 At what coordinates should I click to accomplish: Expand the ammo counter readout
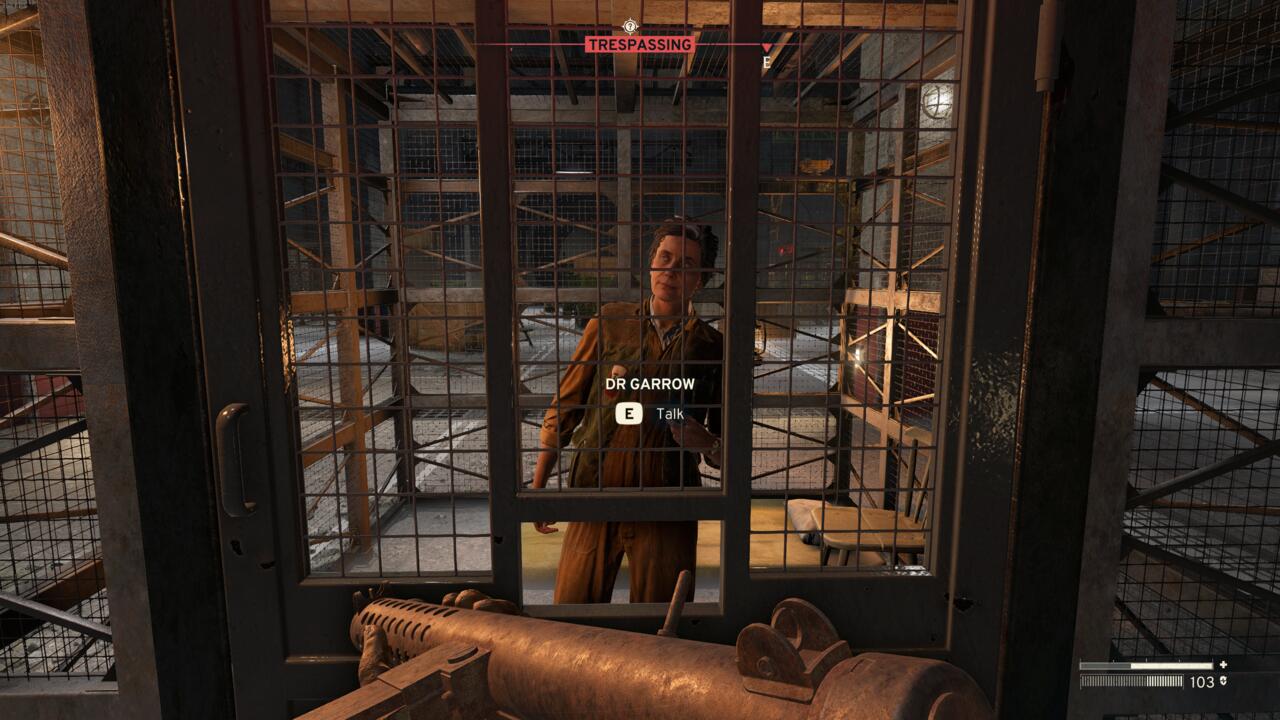click(x=1201, y=681)
